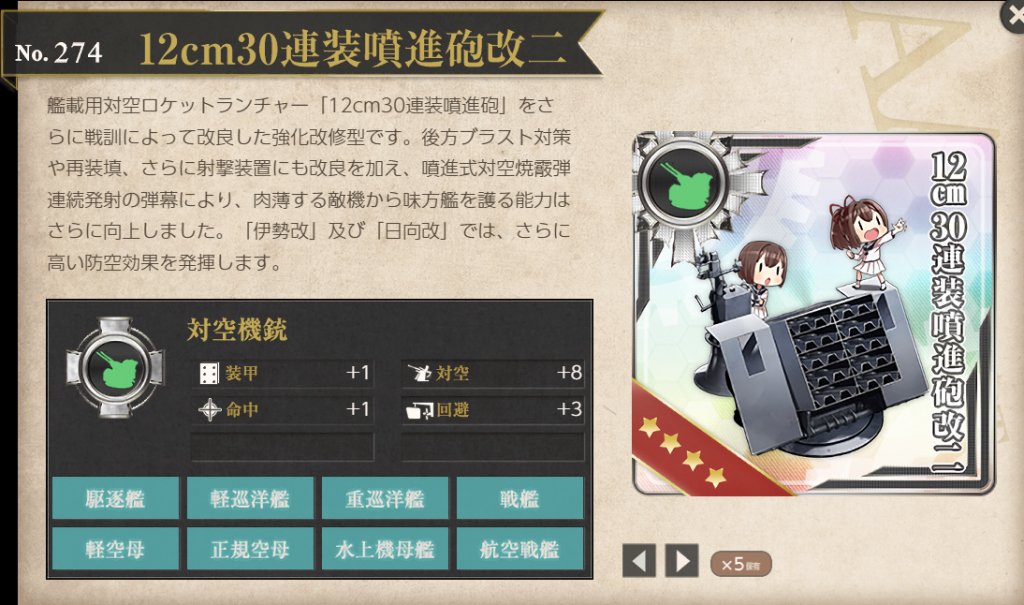1024x605 pixels.
Task: Go to the previous equipment entry arrow
Action: [x=639, y=561]
